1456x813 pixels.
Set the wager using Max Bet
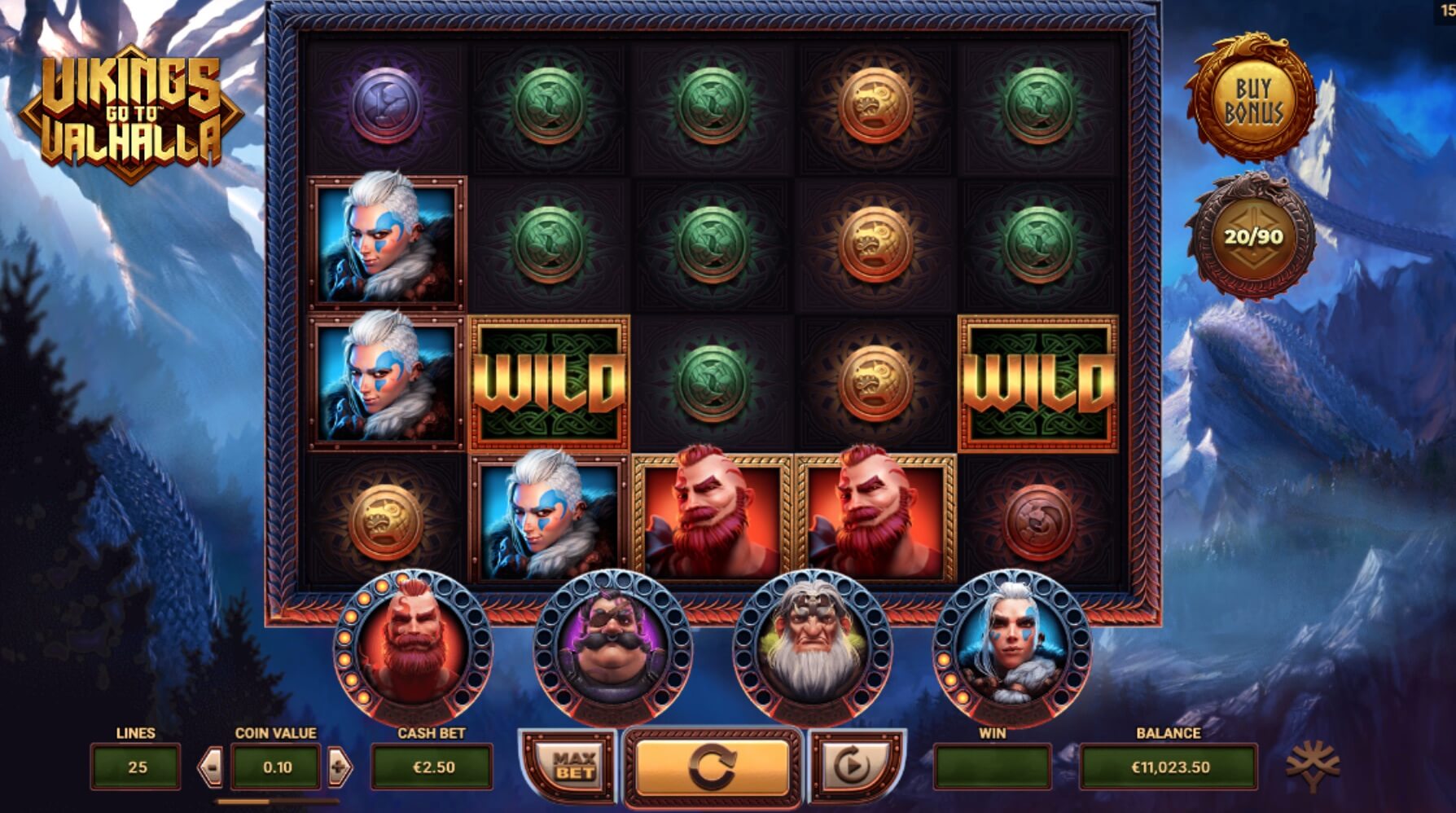point(574,767)
